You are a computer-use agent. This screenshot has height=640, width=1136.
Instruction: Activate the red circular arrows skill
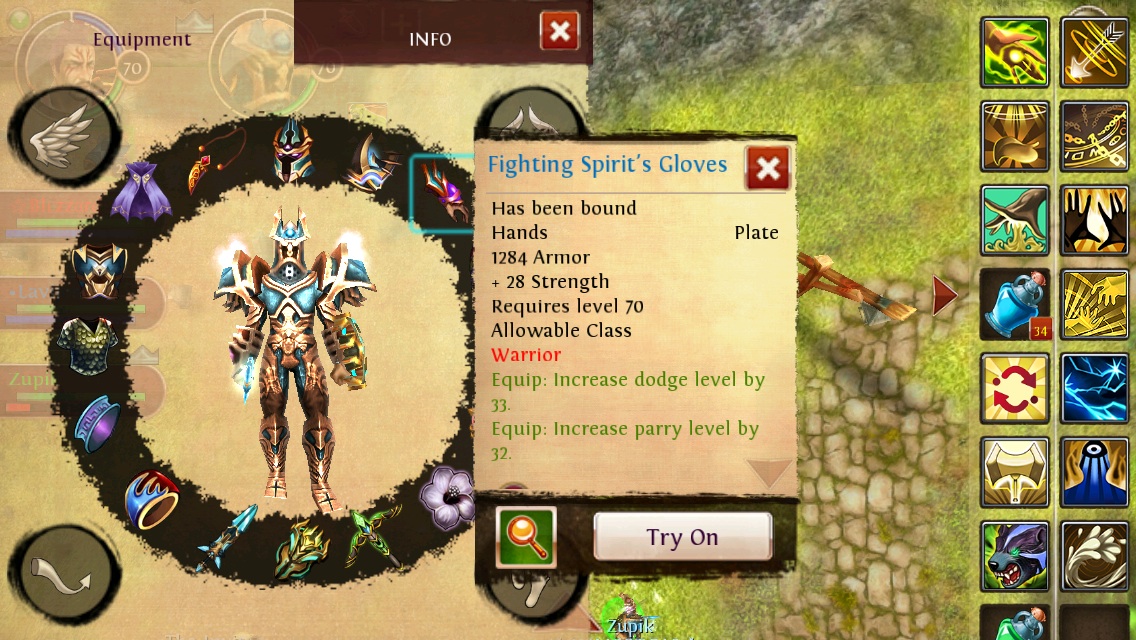[x=1015, y=388]
